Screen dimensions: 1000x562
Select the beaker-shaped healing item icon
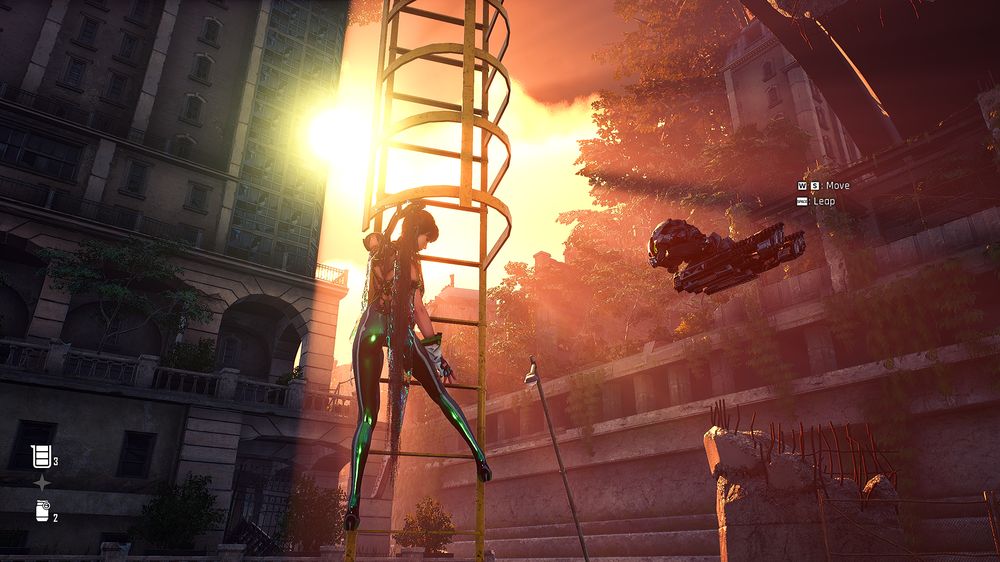[41, 457]
